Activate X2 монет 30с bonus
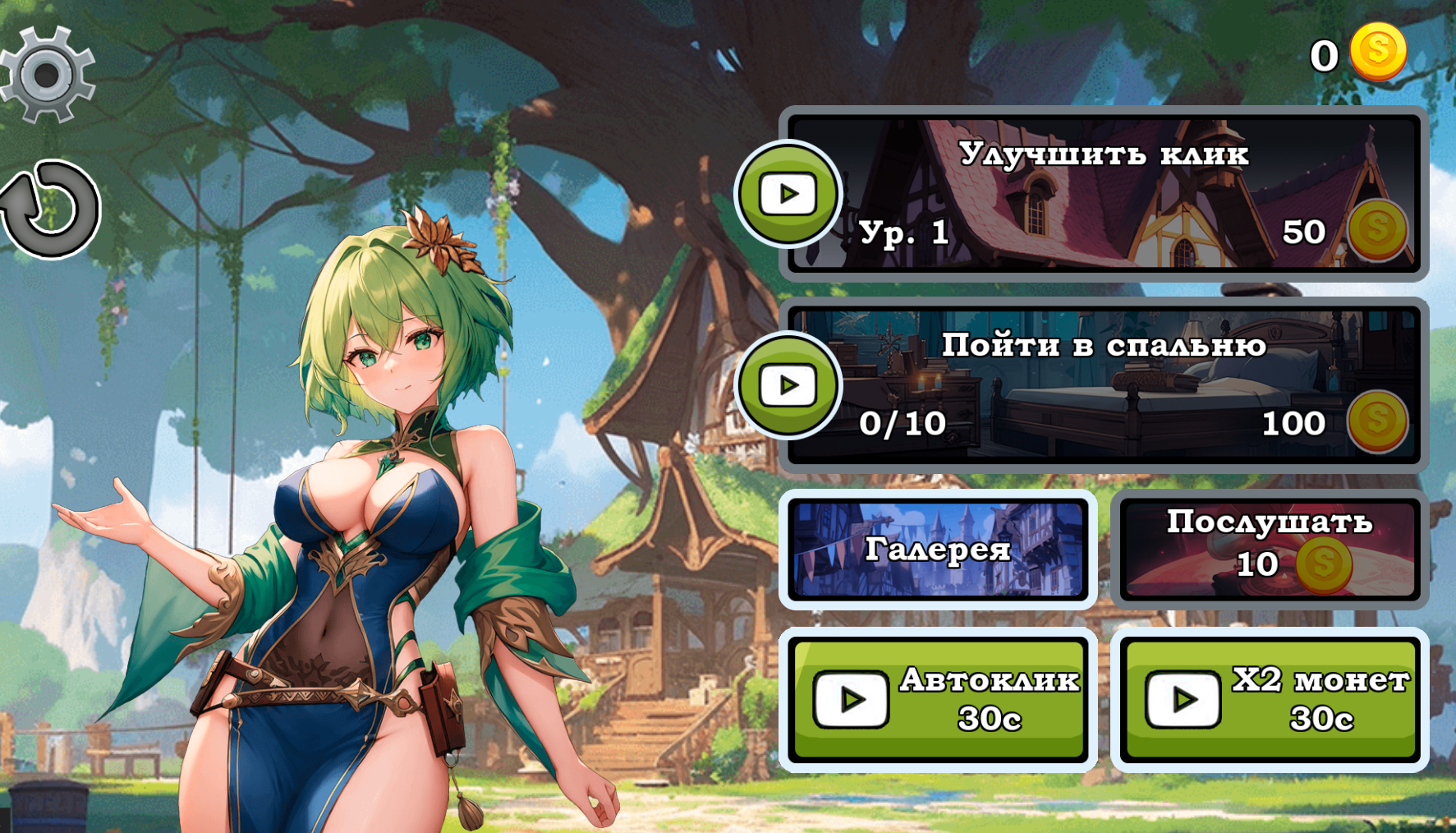Image resolution: width=1456 pixels, height=833 pixels. pyautogui.click(x=1269, y=700)
